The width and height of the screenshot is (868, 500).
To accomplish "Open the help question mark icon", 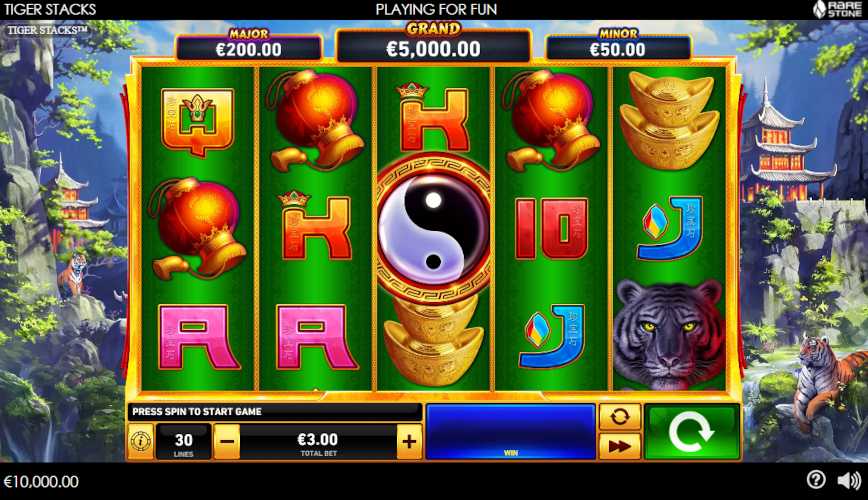I will point(816,480).
